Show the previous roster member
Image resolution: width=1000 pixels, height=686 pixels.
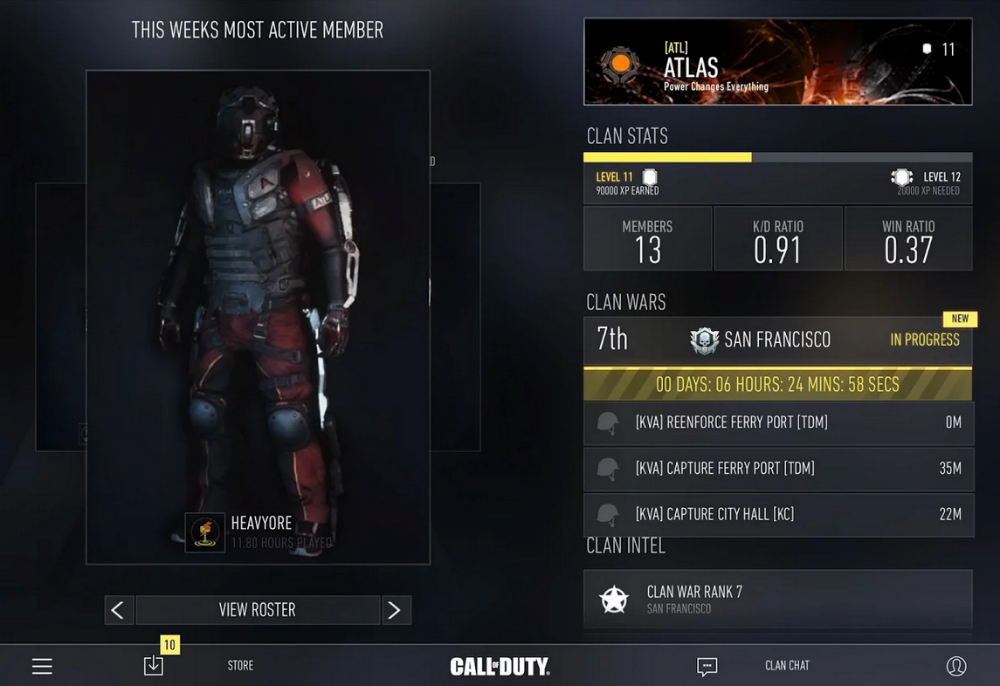click(x=119, y=610)
